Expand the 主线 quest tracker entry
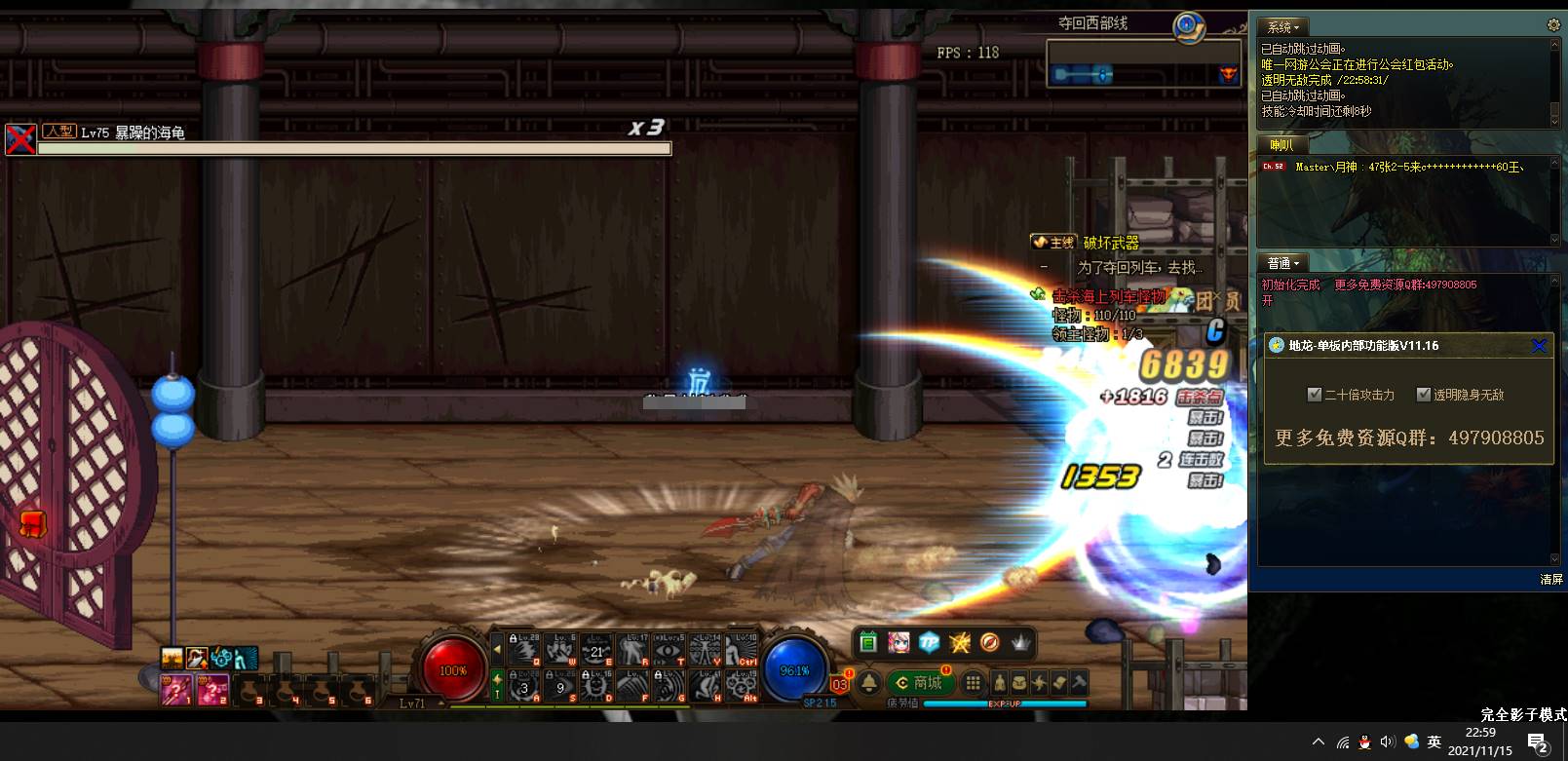The image size is (1568, 761). 1053,242
